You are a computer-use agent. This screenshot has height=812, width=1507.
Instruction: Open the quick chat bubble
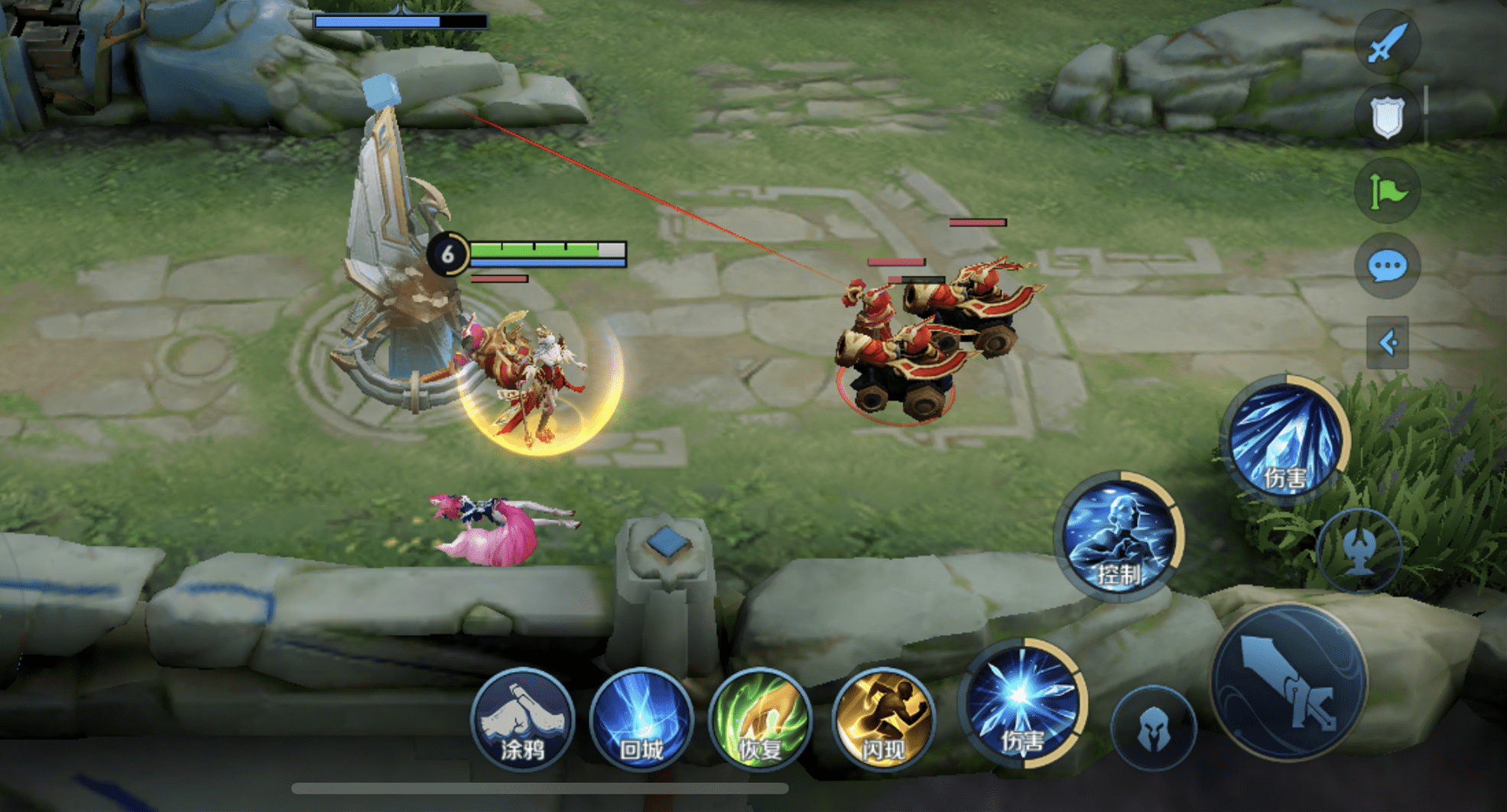click(1387, 266)
